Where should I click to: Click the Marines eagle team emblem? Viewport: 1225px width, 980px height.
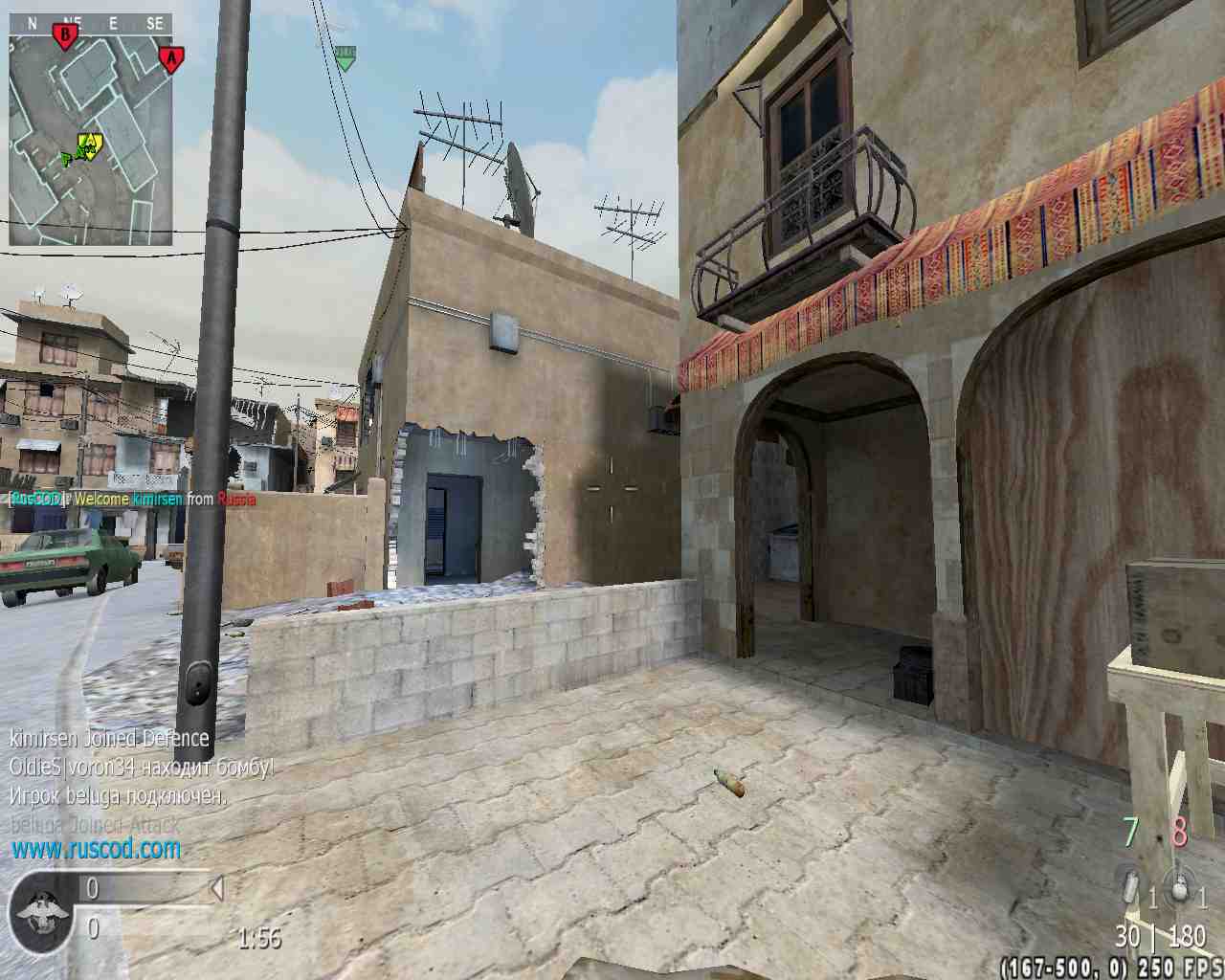(39, 908)
